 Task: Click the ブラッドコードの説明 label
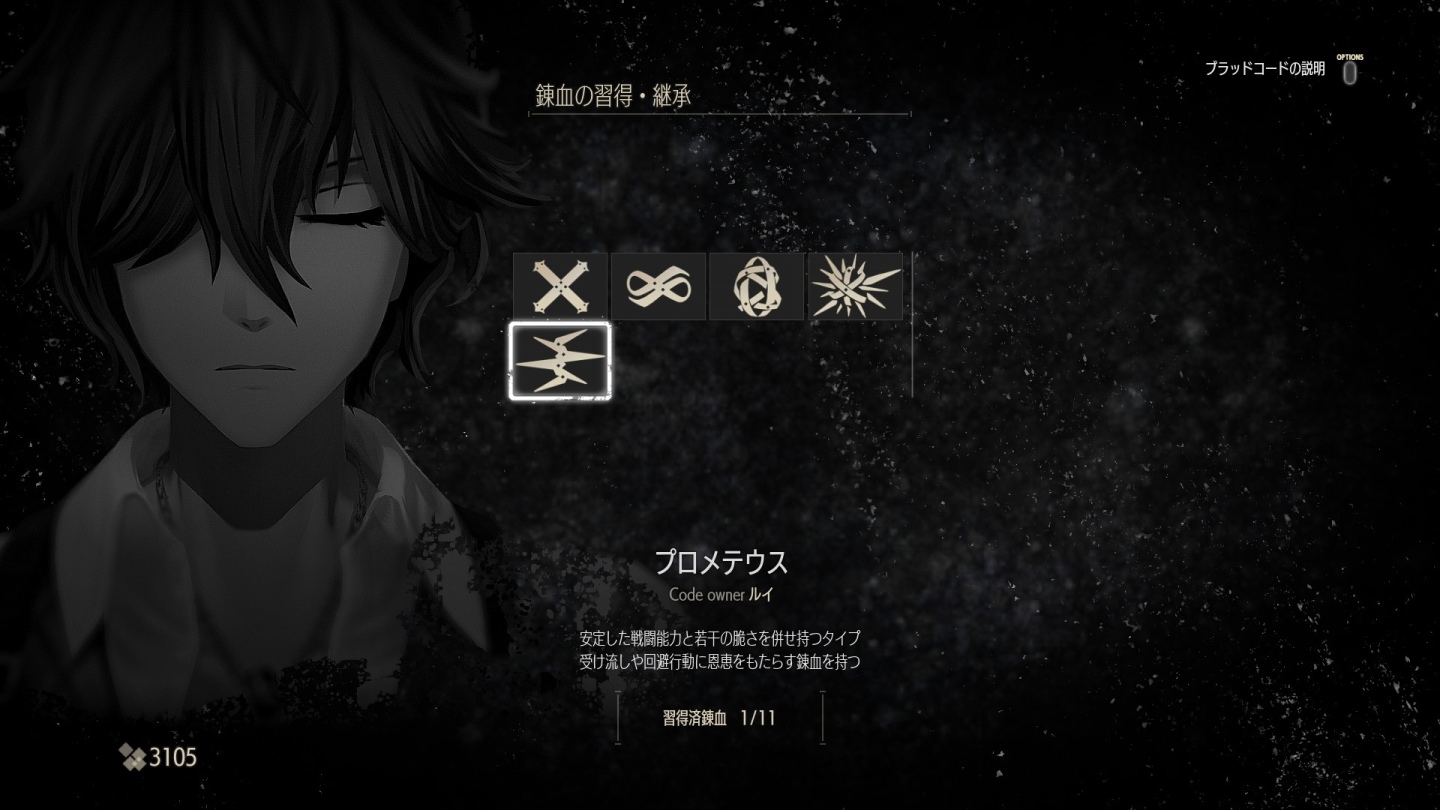coord(1266,68)
